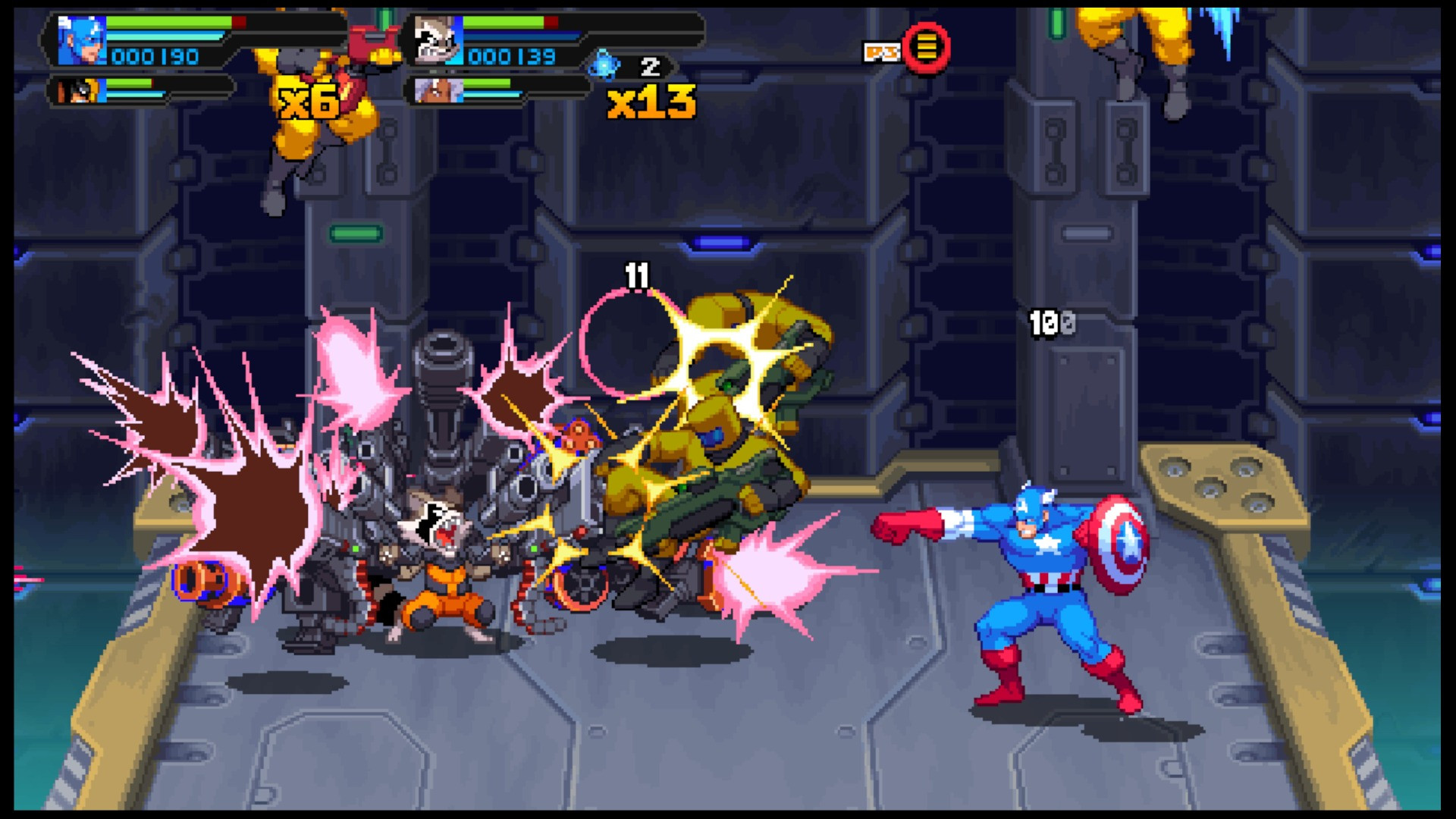The height and width of the screenshot is (819, 1456).
Task: Select Rocket Raccoon's portrait icon
Action: (438, 41)
